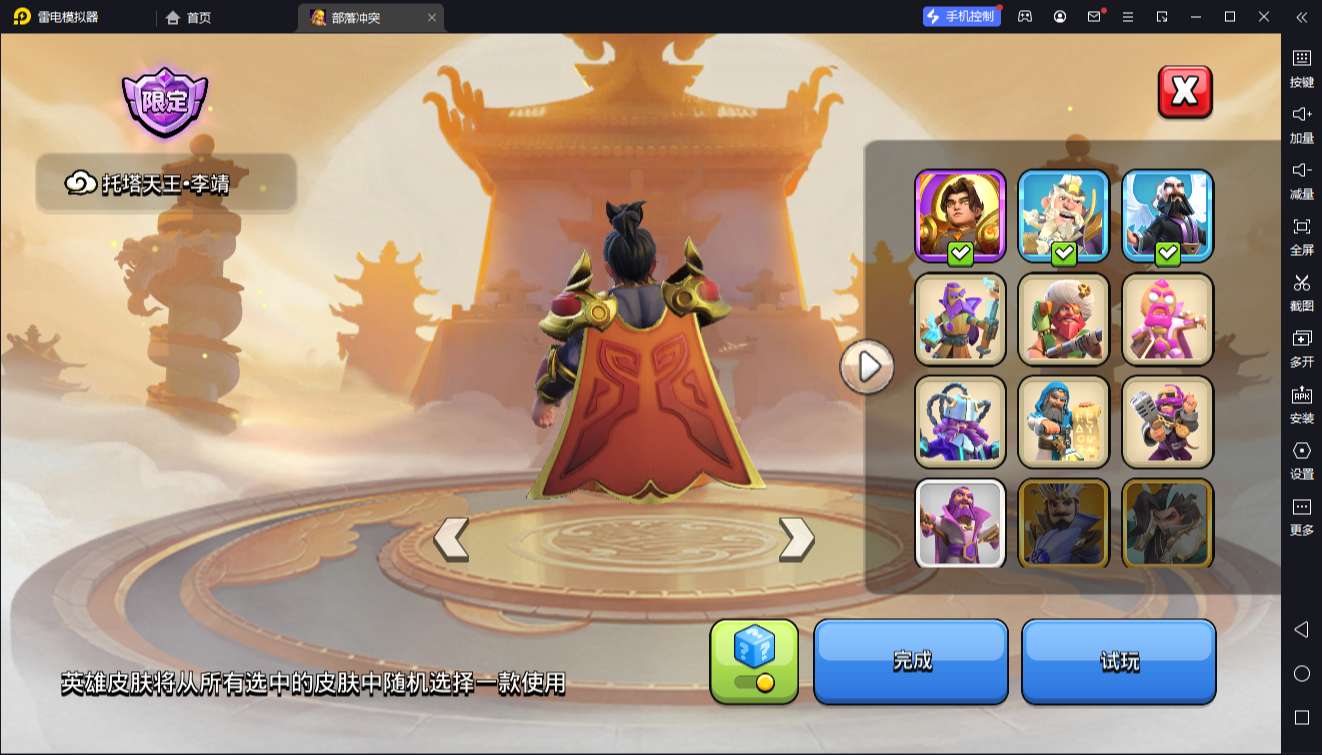Rotate hero view with the left arrow
The width and height of the screenshot is (1322, 755).
451,539
